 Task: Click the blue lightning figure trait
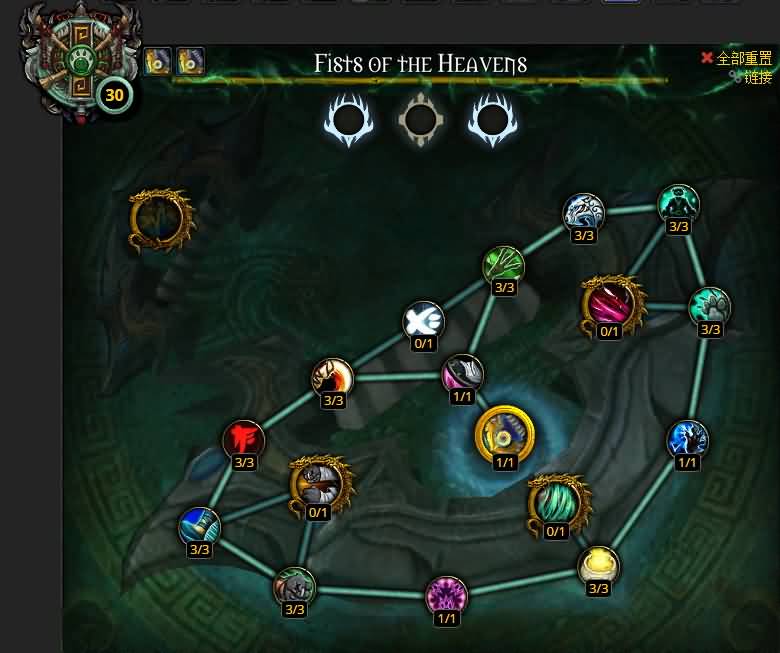click(687, 440)
